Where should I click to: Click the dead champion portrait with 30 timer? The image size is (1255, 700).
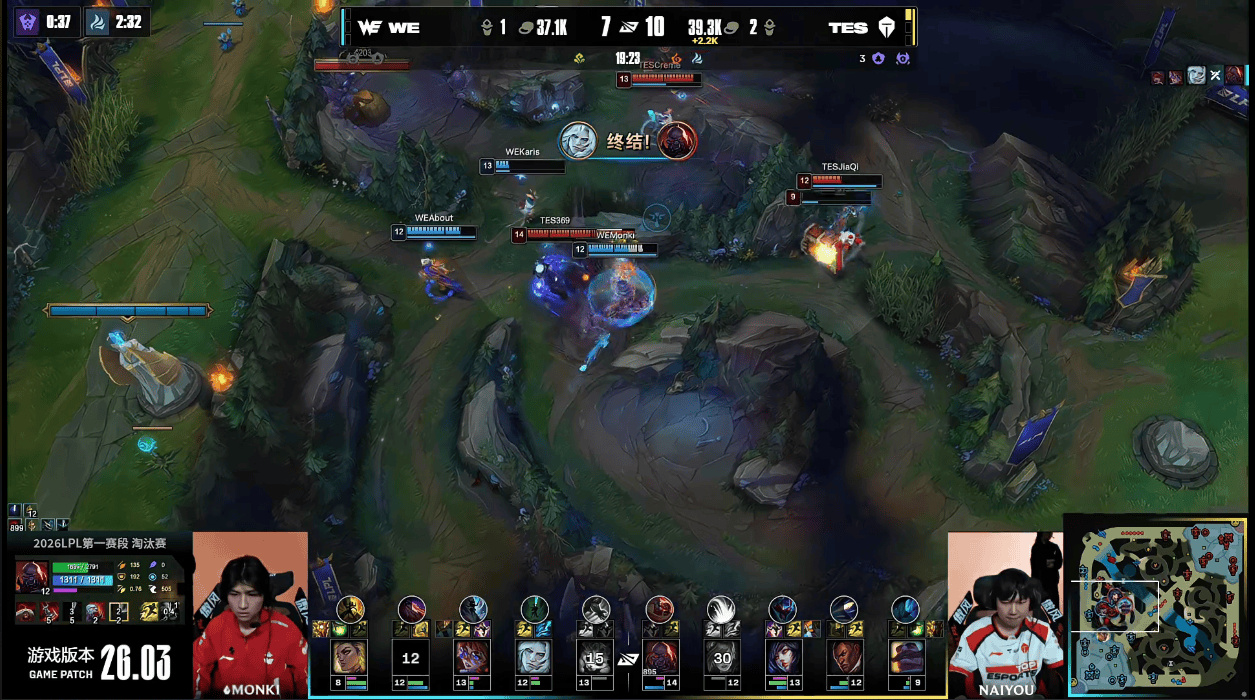[x=720, y=658]
